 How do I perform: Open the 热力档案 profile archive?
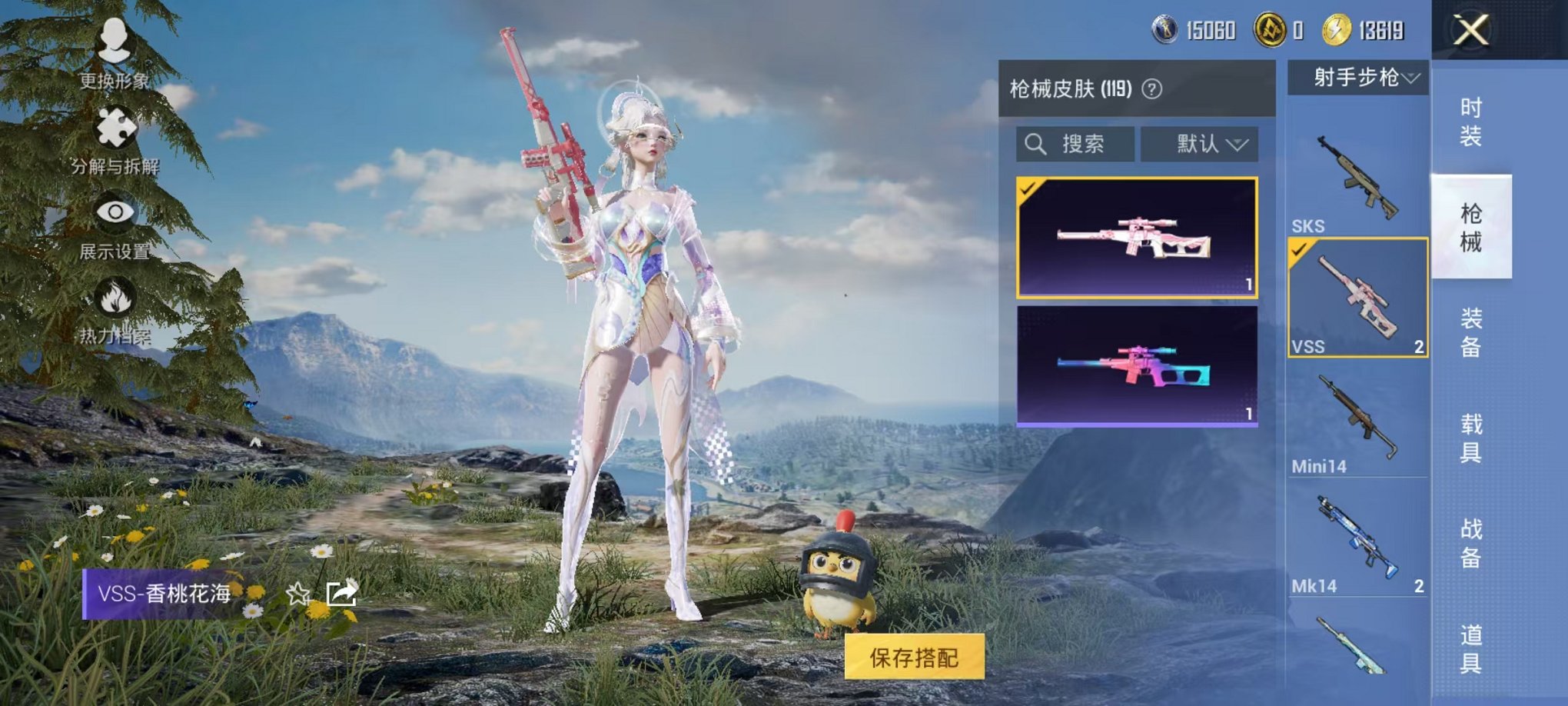[x=114, y=308]
